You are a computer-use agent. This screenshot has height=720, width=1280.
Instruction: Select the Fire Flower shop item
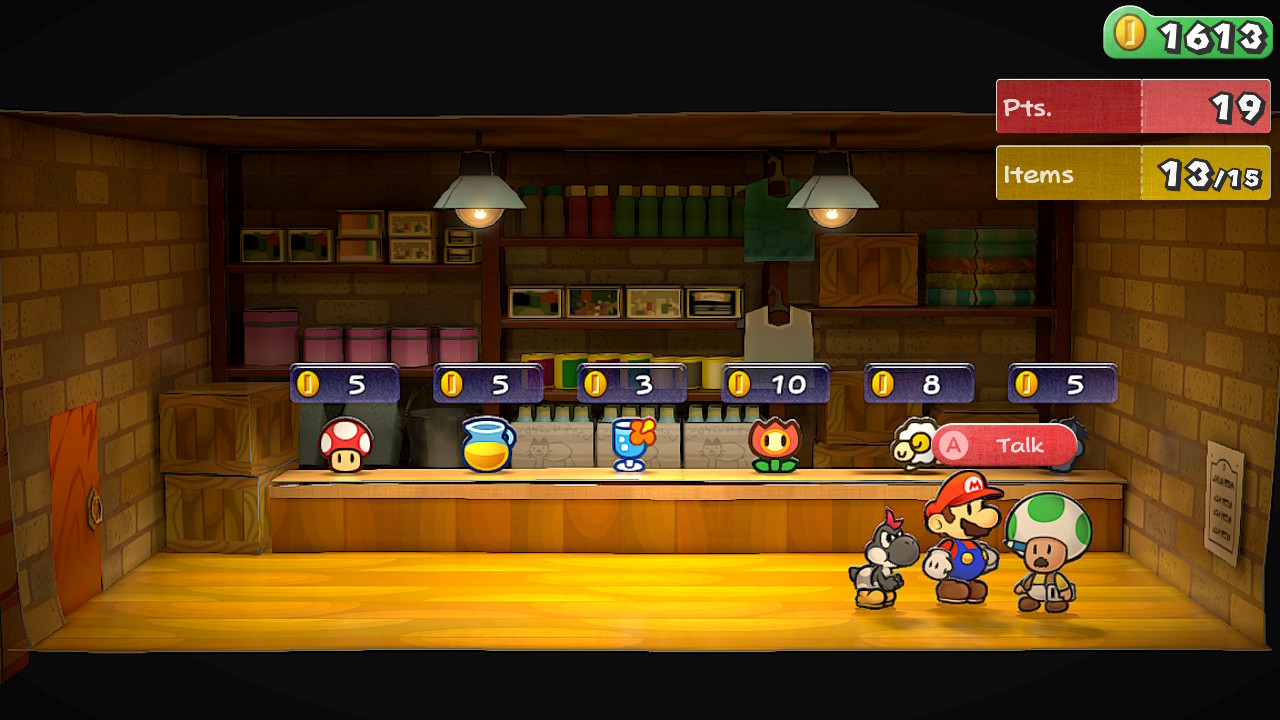point(775,445)
